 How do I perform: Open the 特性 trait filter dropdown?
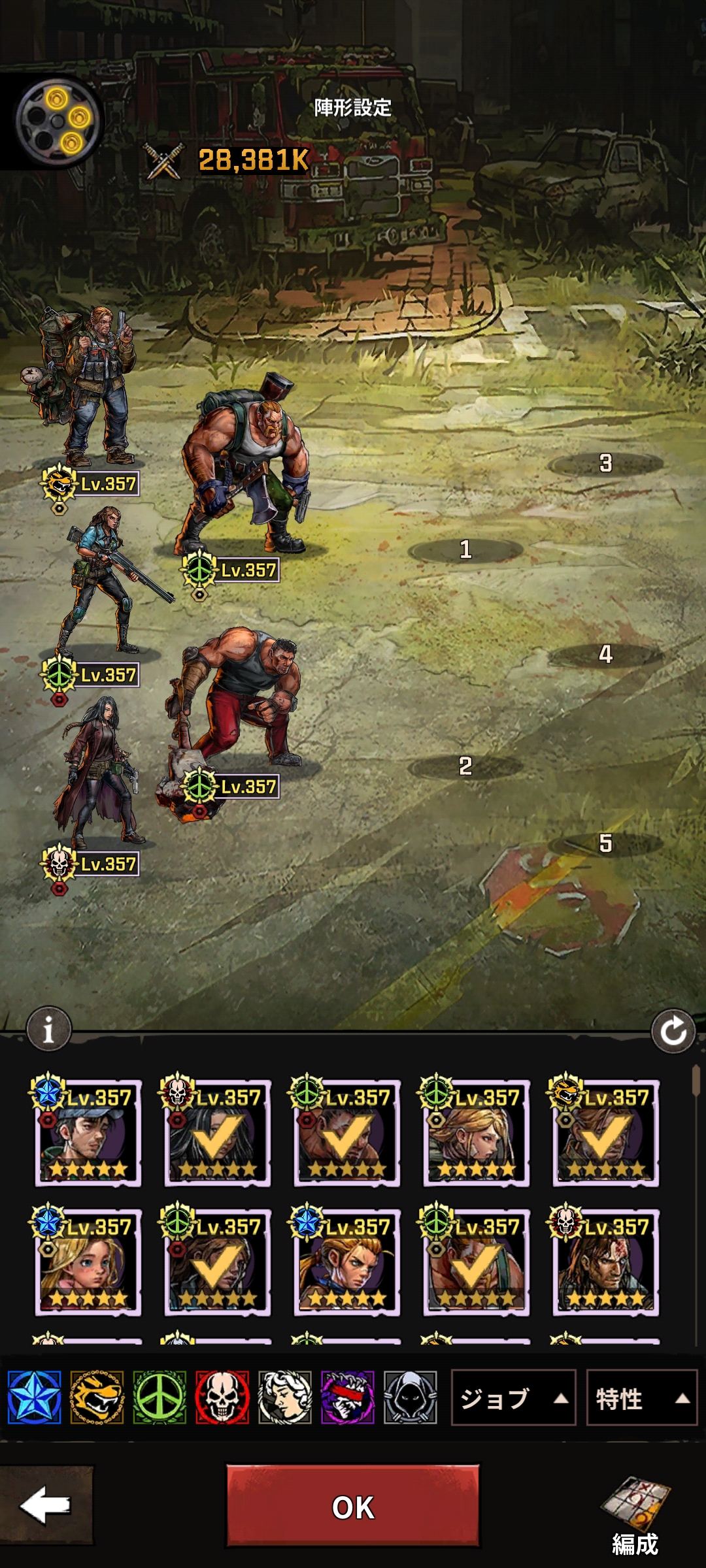(x=641, y=1399)
